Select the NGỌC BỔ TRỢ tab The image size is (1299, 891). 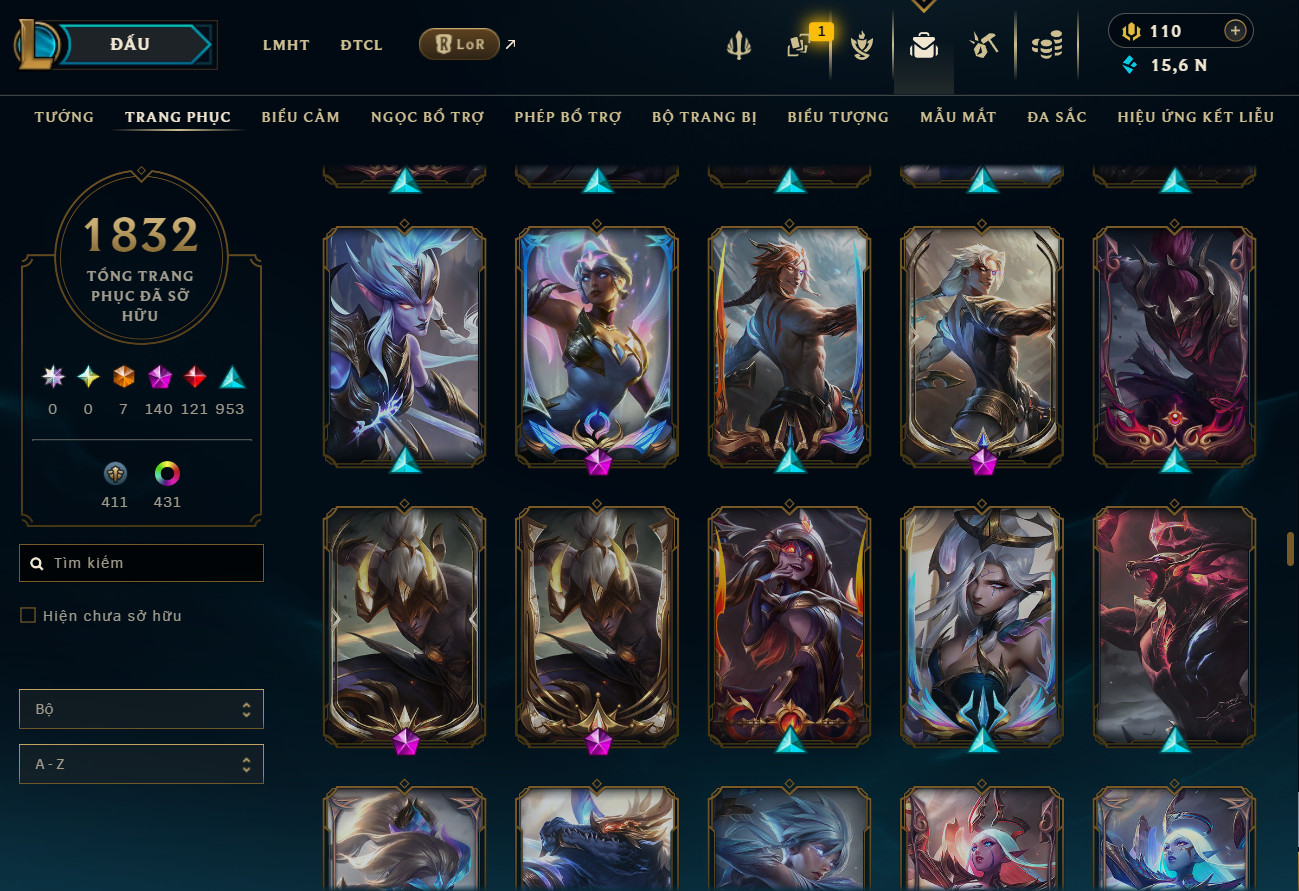(427, 117)
